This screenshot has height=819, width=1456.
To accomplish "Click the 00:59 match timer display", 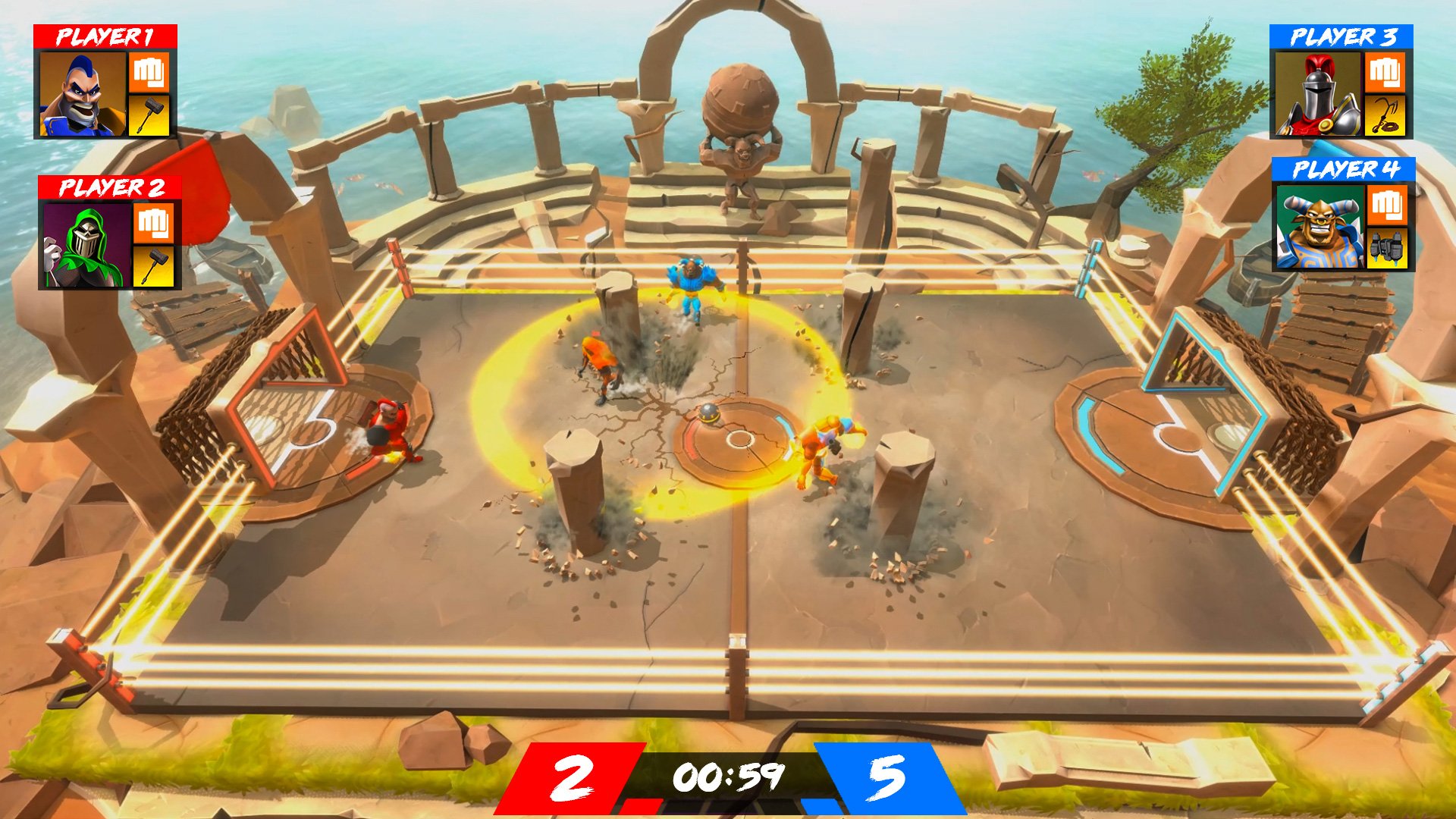I will (730, 775).
